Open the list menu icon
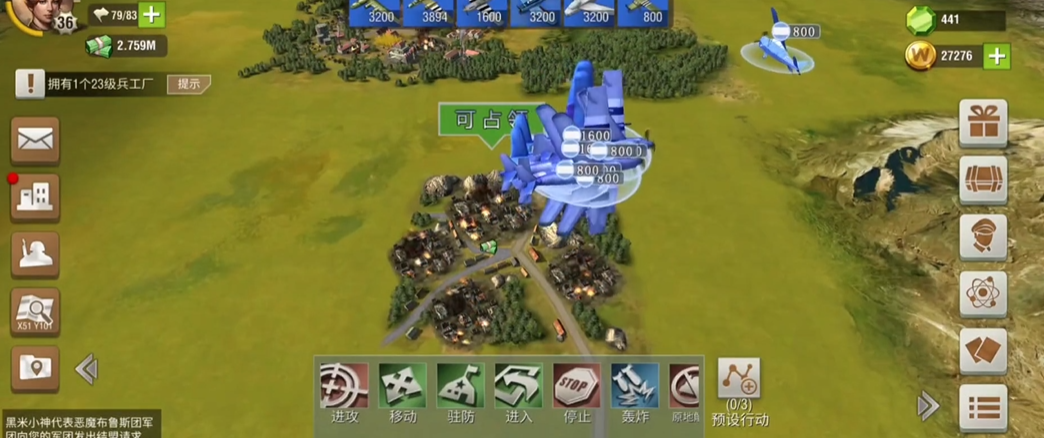The width and height of the screenshot is (1044, 438). tap(983, 408)
